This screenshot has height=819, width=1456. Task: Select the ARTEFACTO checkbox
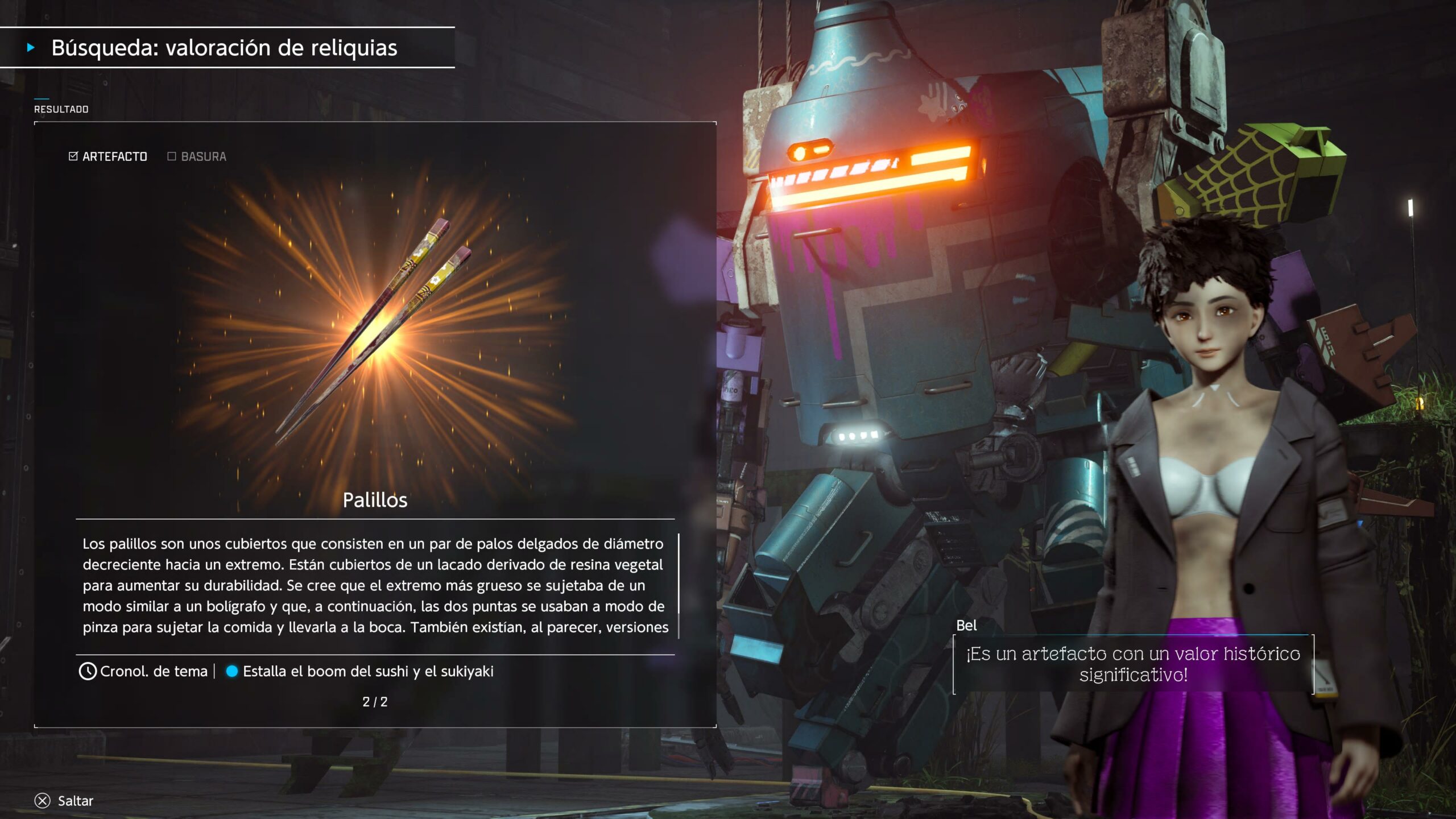click(x=73, y=156)
